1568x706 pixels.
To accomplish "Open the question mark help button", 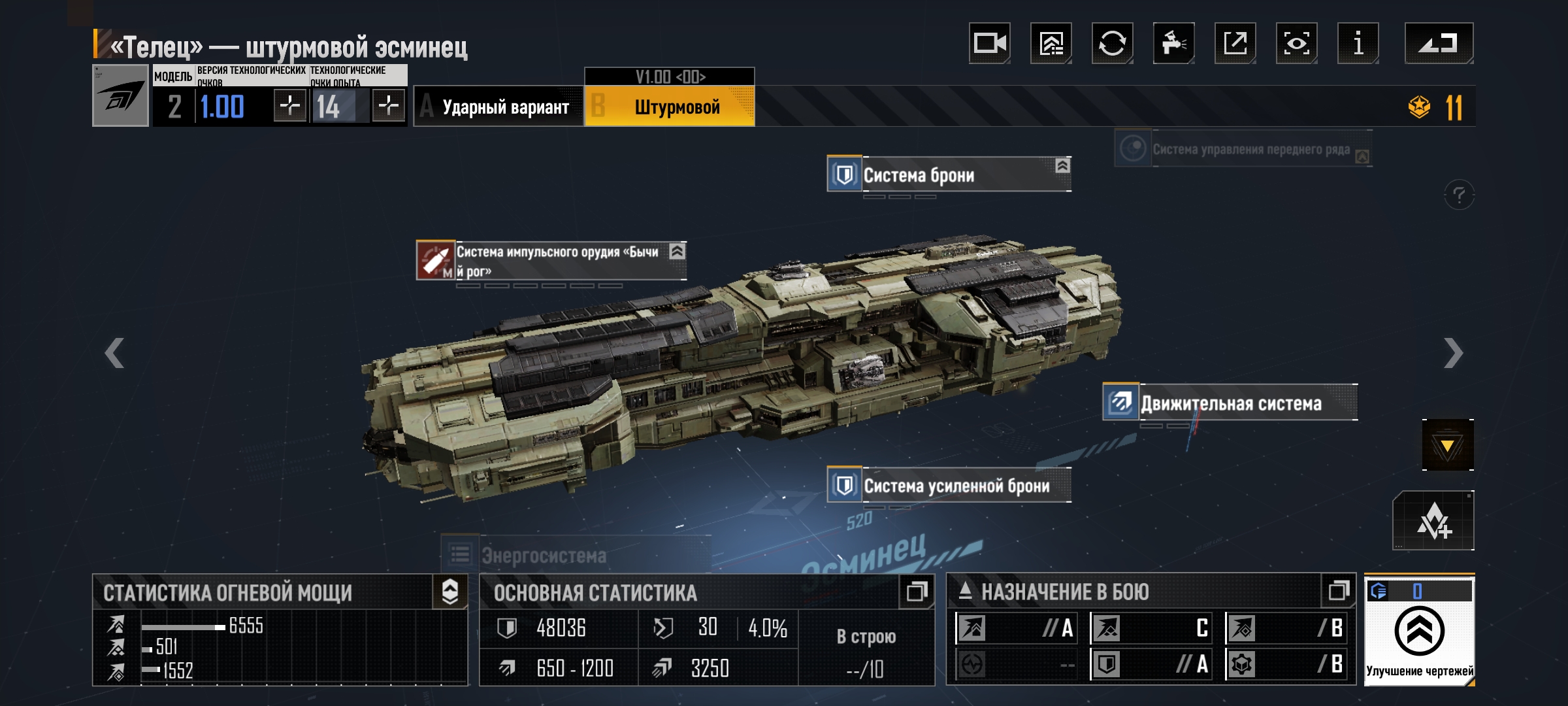I will pos(1459,195).
